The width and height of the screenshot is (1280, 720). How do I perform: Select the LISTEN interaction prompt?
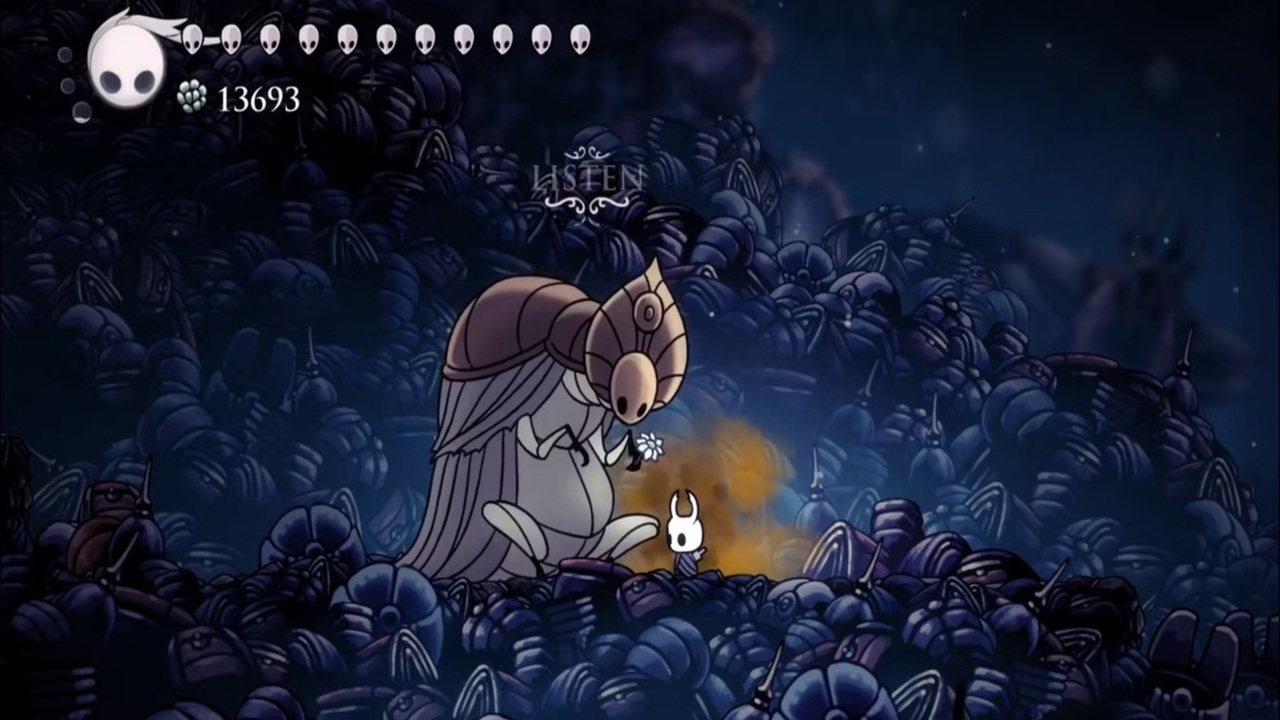[x=587, y=179]
